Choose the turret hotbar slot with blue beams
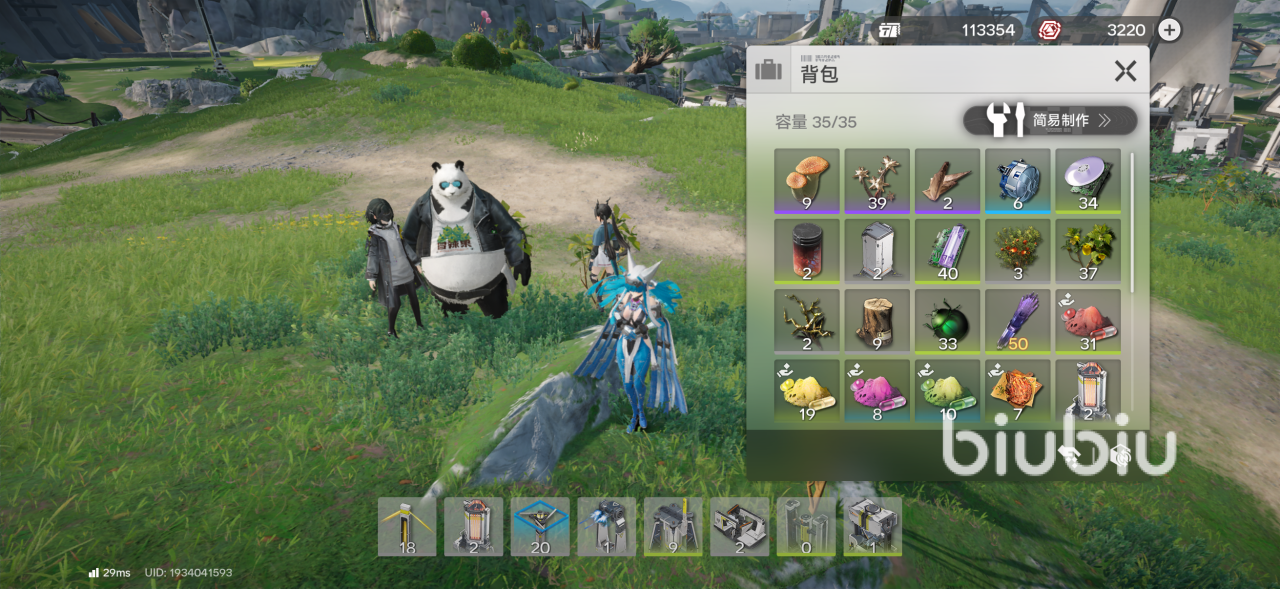This screenshot has width=1280, height=589. click(x=607, y=527)
